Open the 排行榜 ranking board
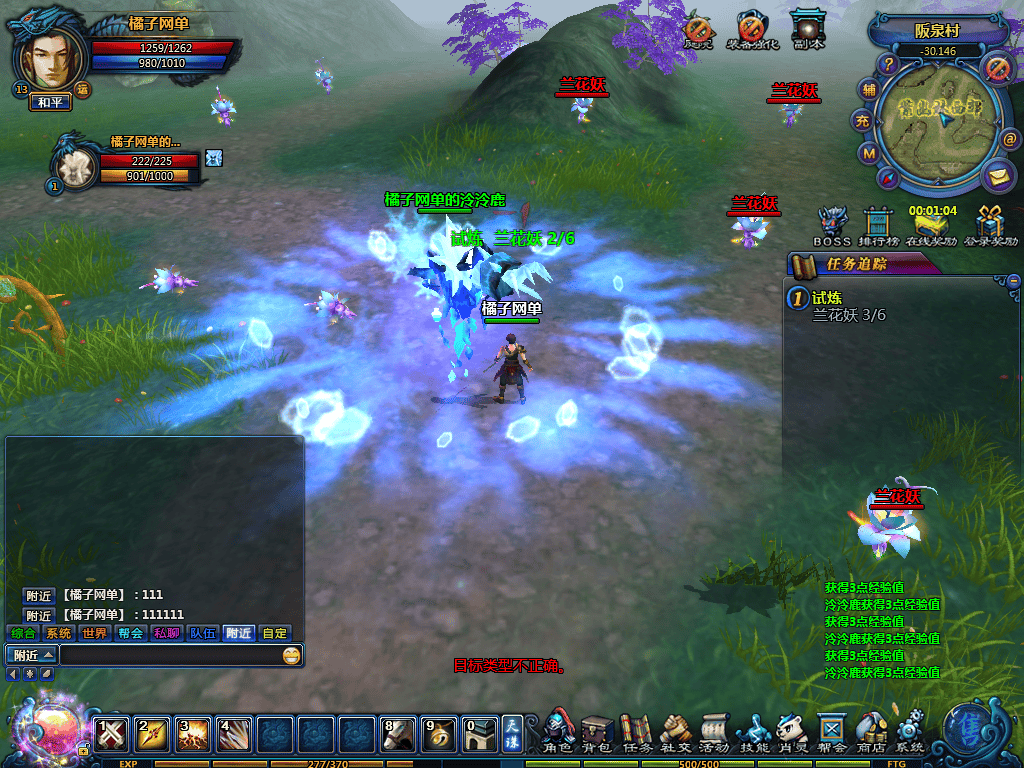This screenshot has height=768, width=1024. pos(878,225)
